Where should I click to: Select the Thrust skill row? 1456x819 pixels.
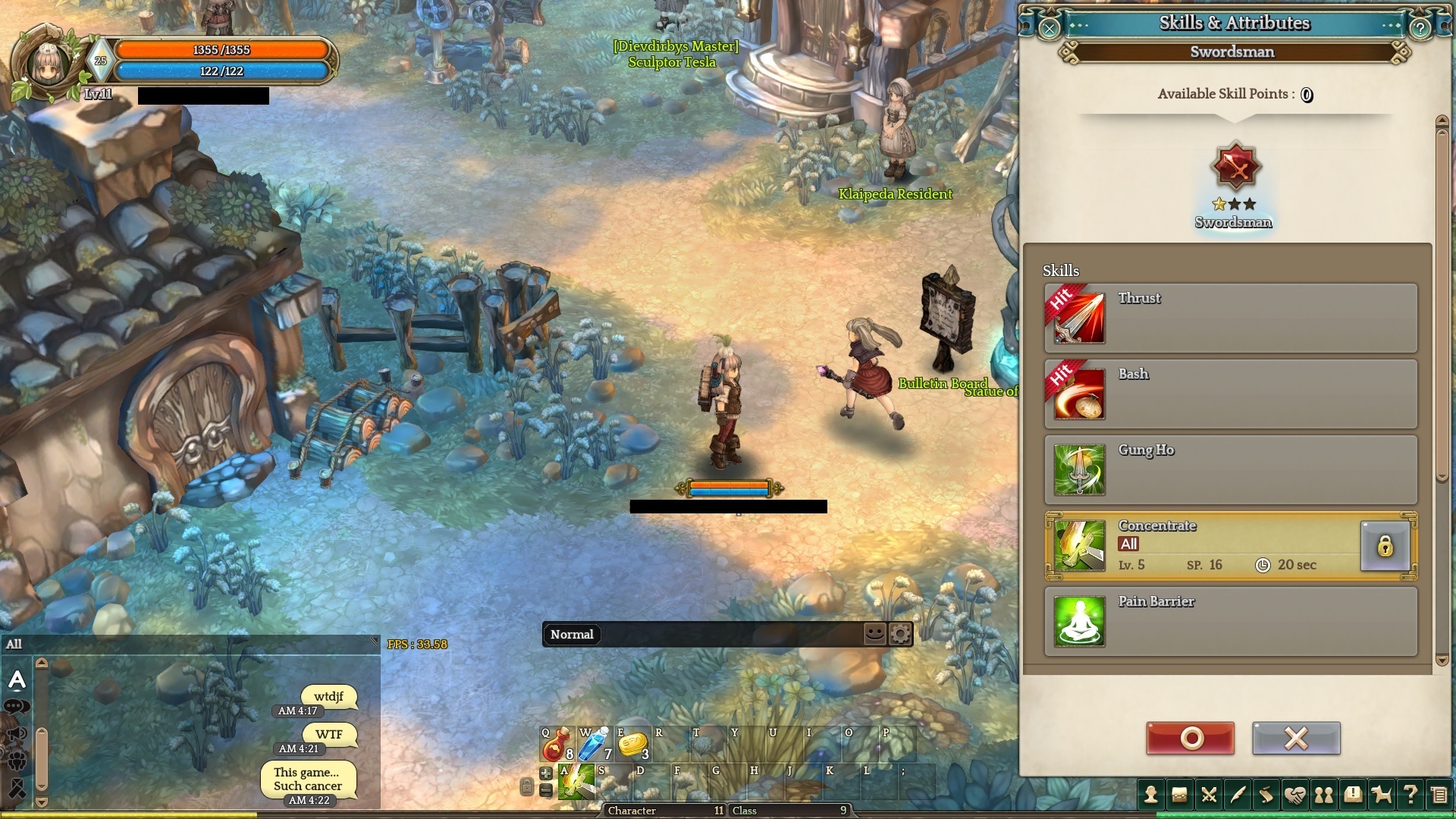[x=1230, y=318]
